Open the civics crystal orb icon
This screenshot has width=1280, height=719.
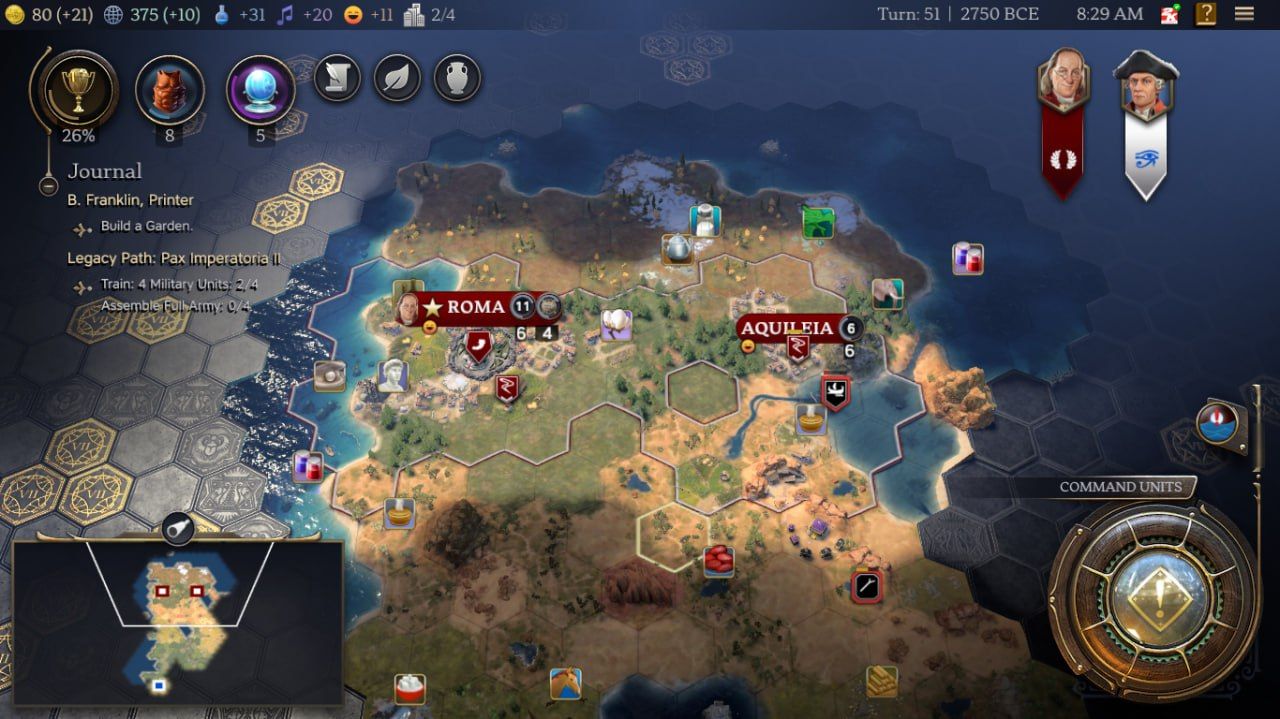click(260, 90)
